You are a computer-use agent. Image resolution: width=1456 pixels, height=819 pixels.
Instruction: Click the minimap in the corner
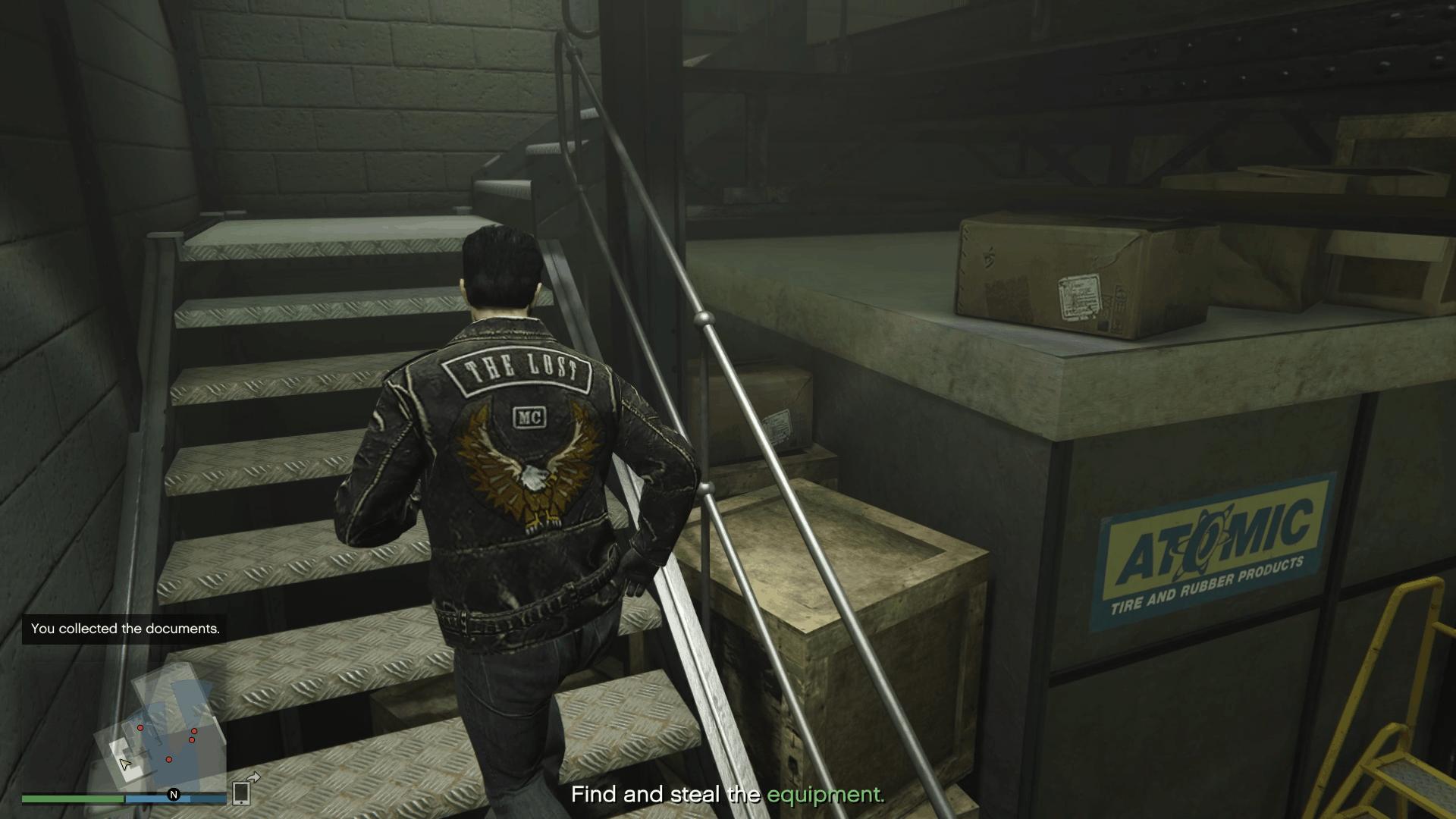click(x=159, y=728)
